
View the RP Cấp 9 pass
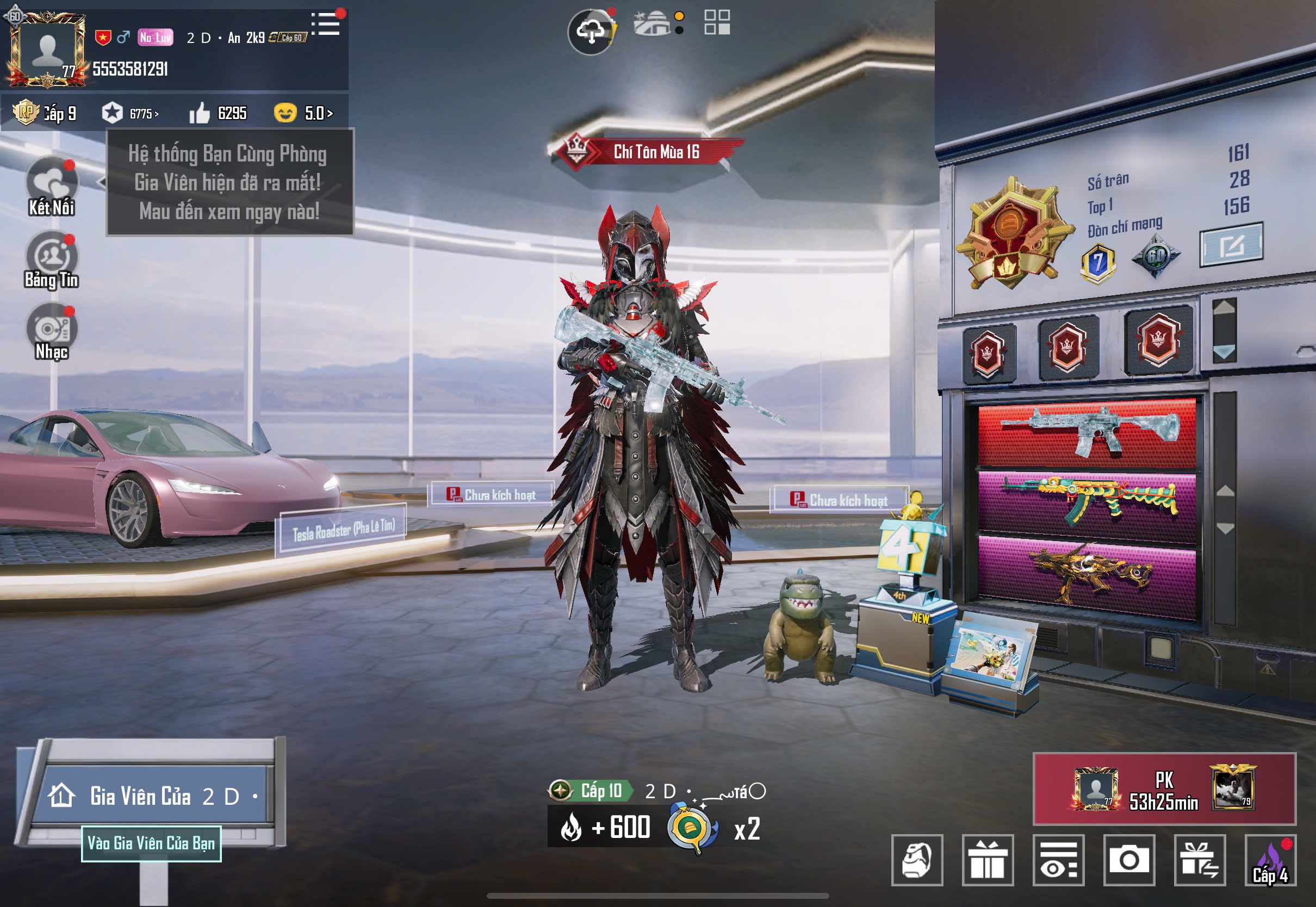(46, 113)
